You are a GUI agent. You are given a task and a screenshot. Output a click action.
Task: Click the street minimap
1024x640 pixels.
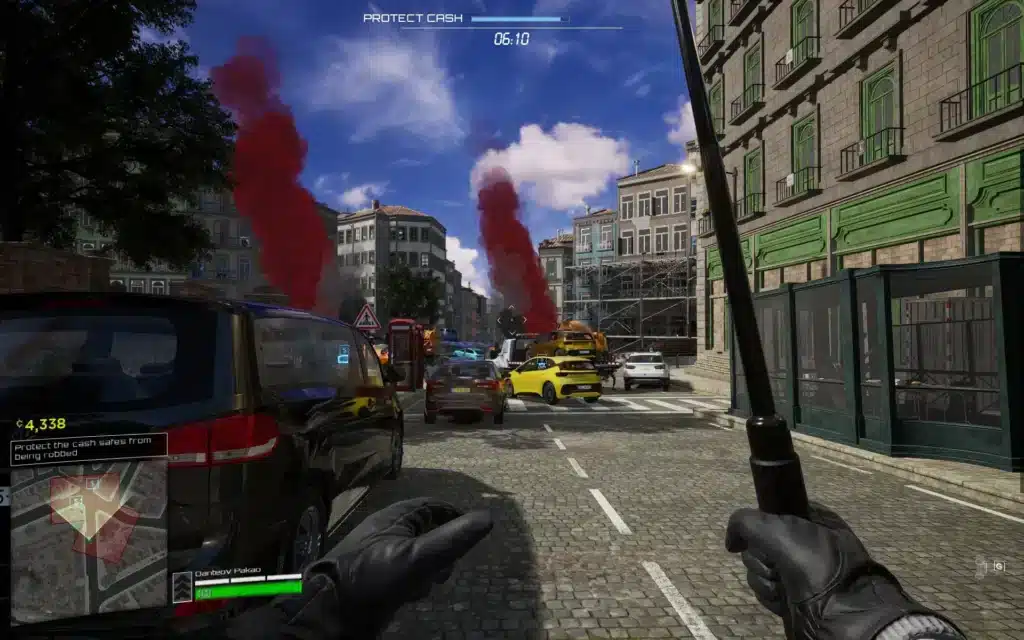point(88,541)
